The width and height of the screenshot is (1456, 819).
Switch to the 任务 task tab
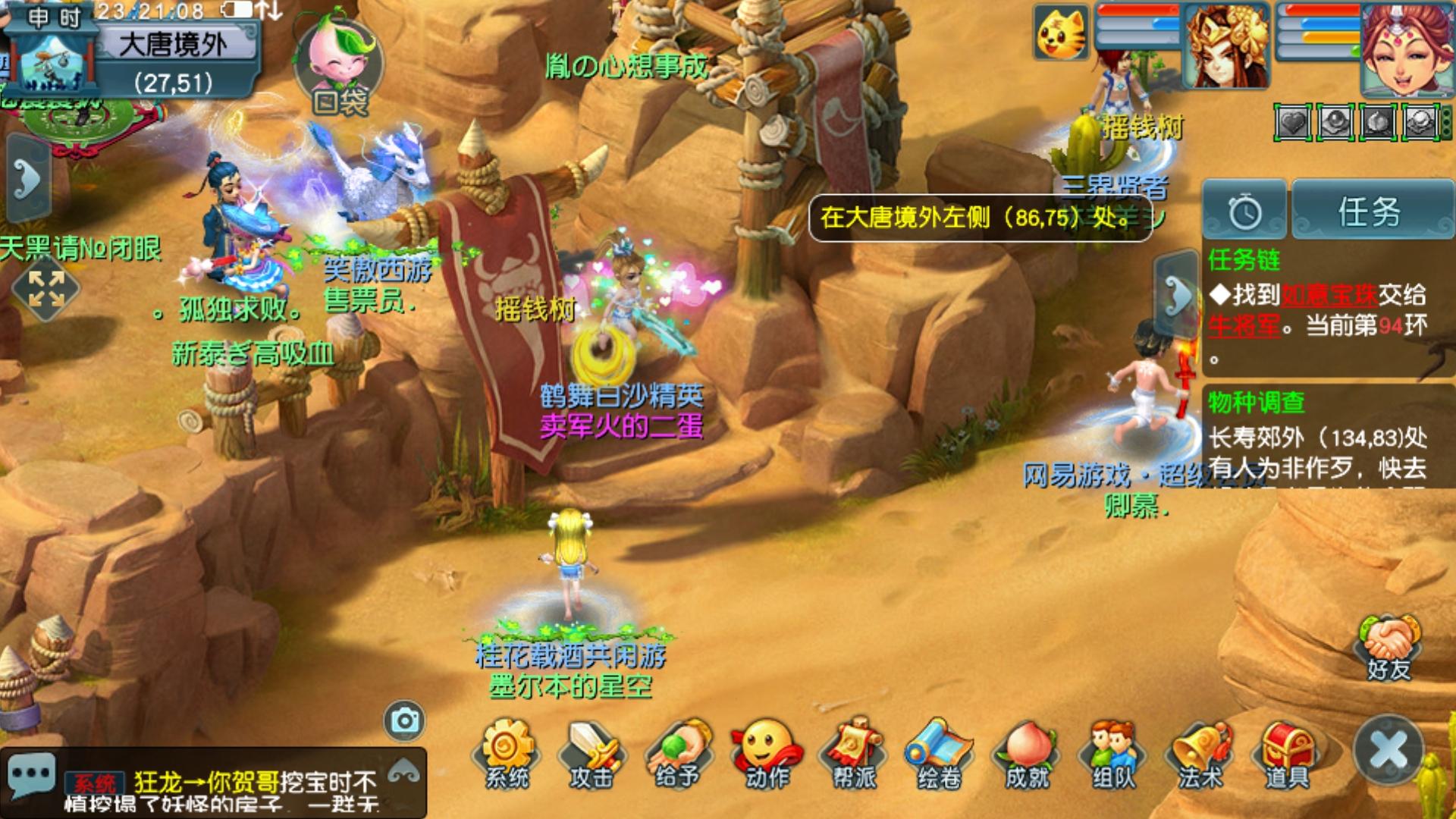point(1370,211)
